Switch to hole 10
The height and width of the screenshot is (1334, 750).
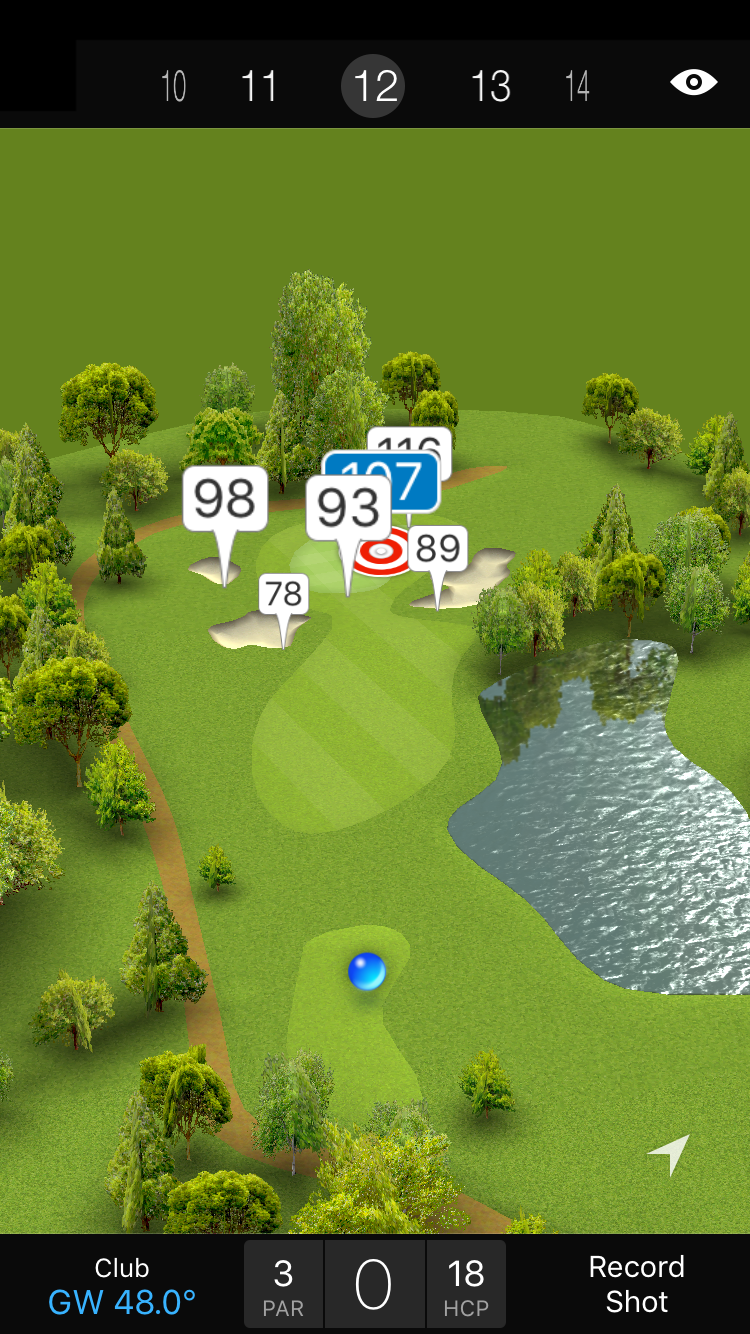[x=173, y=86]
